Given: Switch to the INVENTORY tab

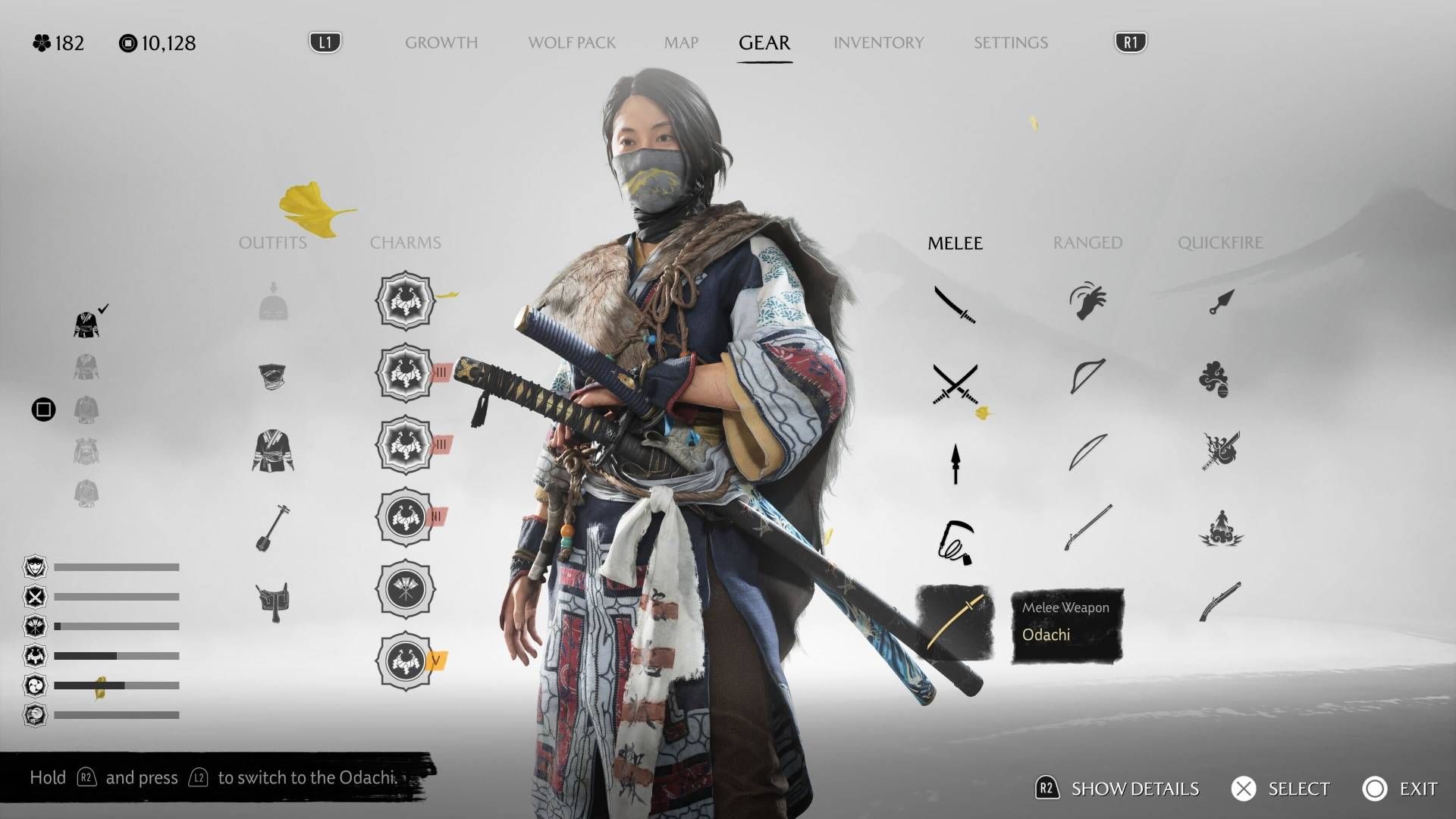Looking at the screenshot, I should pyautogui.click(x=878, y=43).
